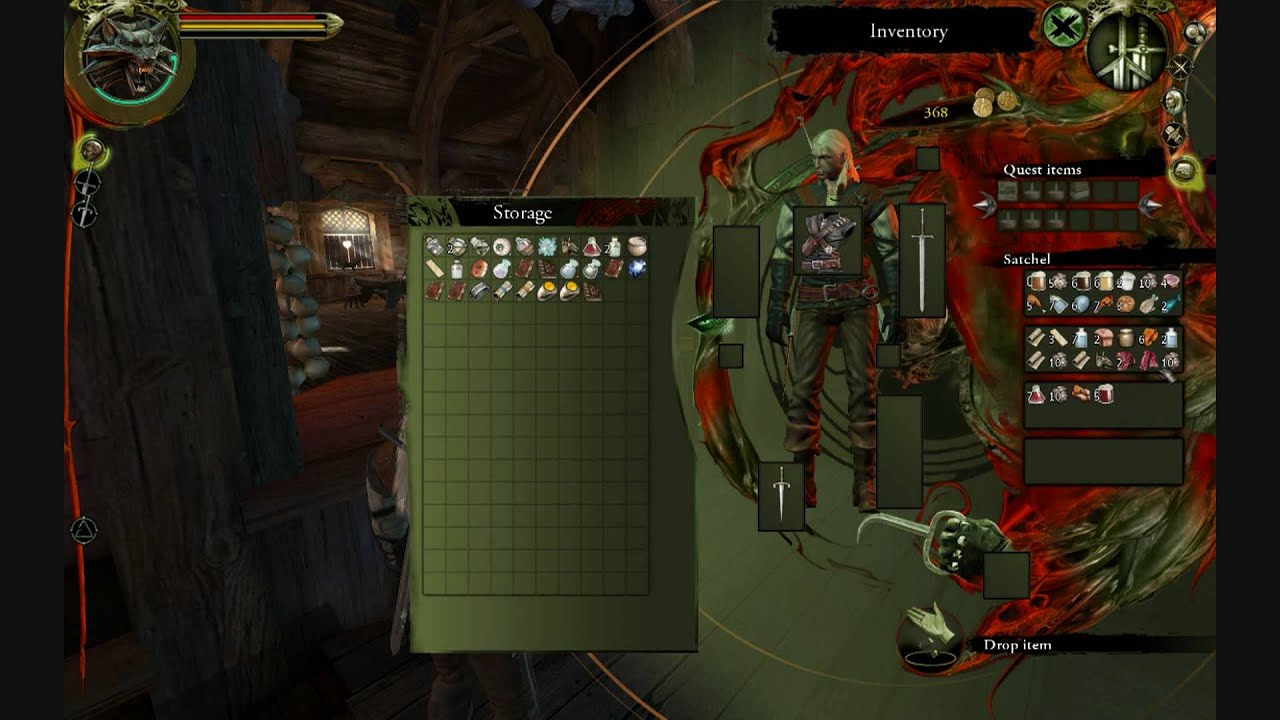This screenshot has height=720, width=1280.
Task: Select the white clay pot in Storage
Action: click(x=636, y=246)
